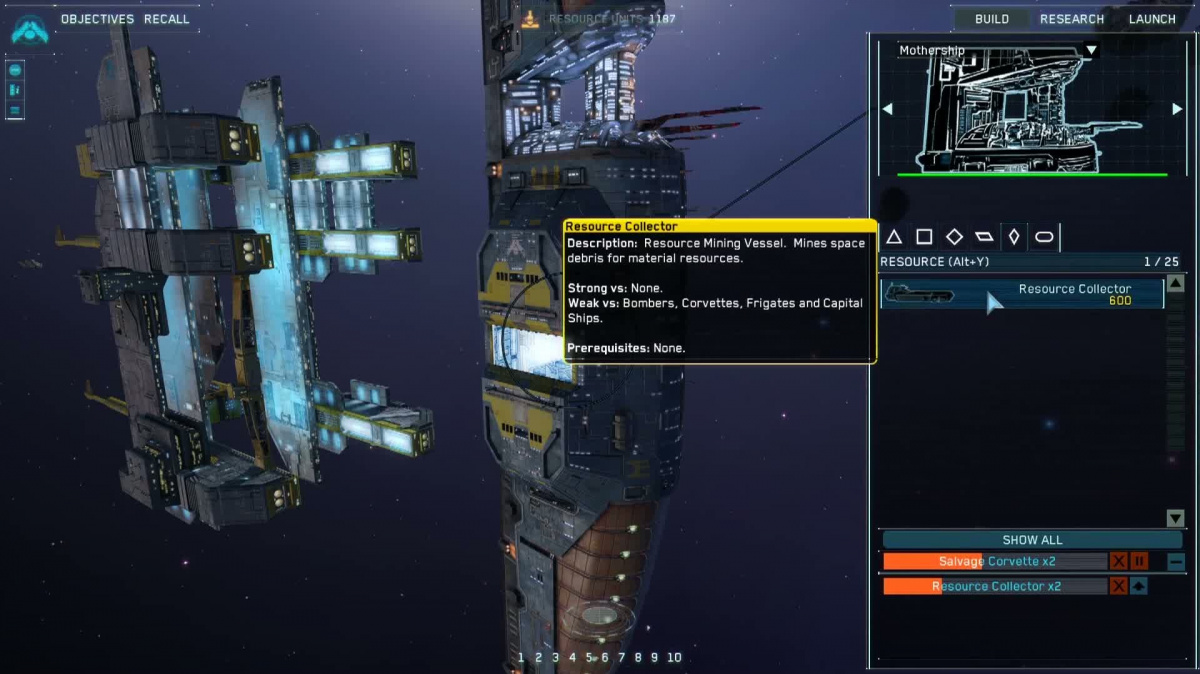
Task: Click the Homeworld emblem menu icon
Action: pos(30,29)
